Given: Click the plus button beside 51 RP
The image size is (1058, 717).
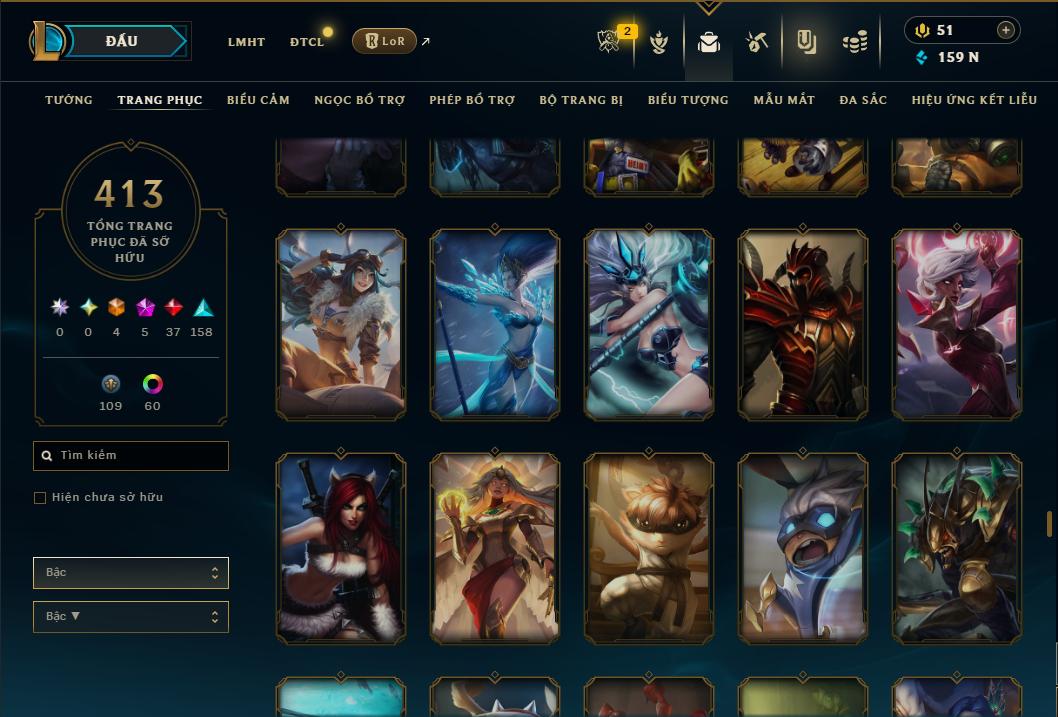Looking at the screenshot, I should click(x=1005, y=30).
